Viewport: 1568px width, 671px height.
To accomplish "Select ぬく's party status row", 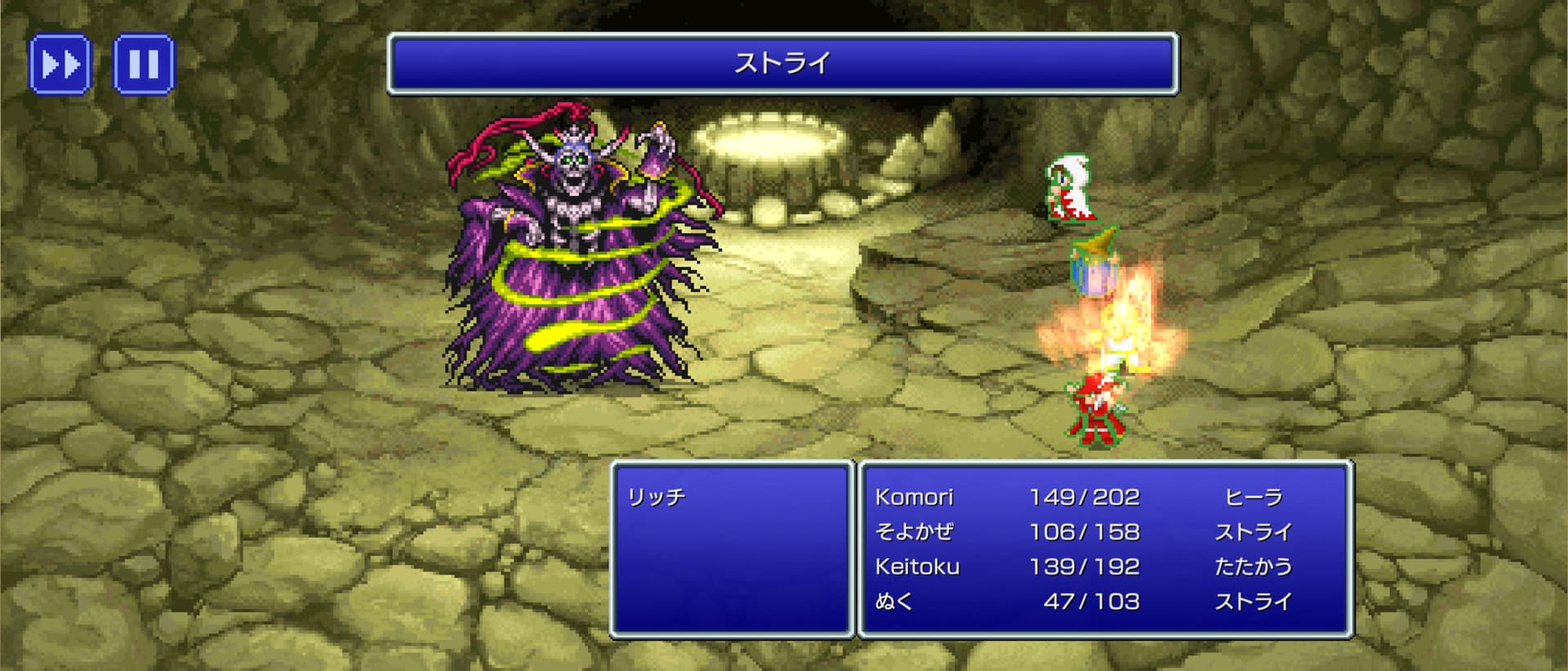I will click(1083, 602).
